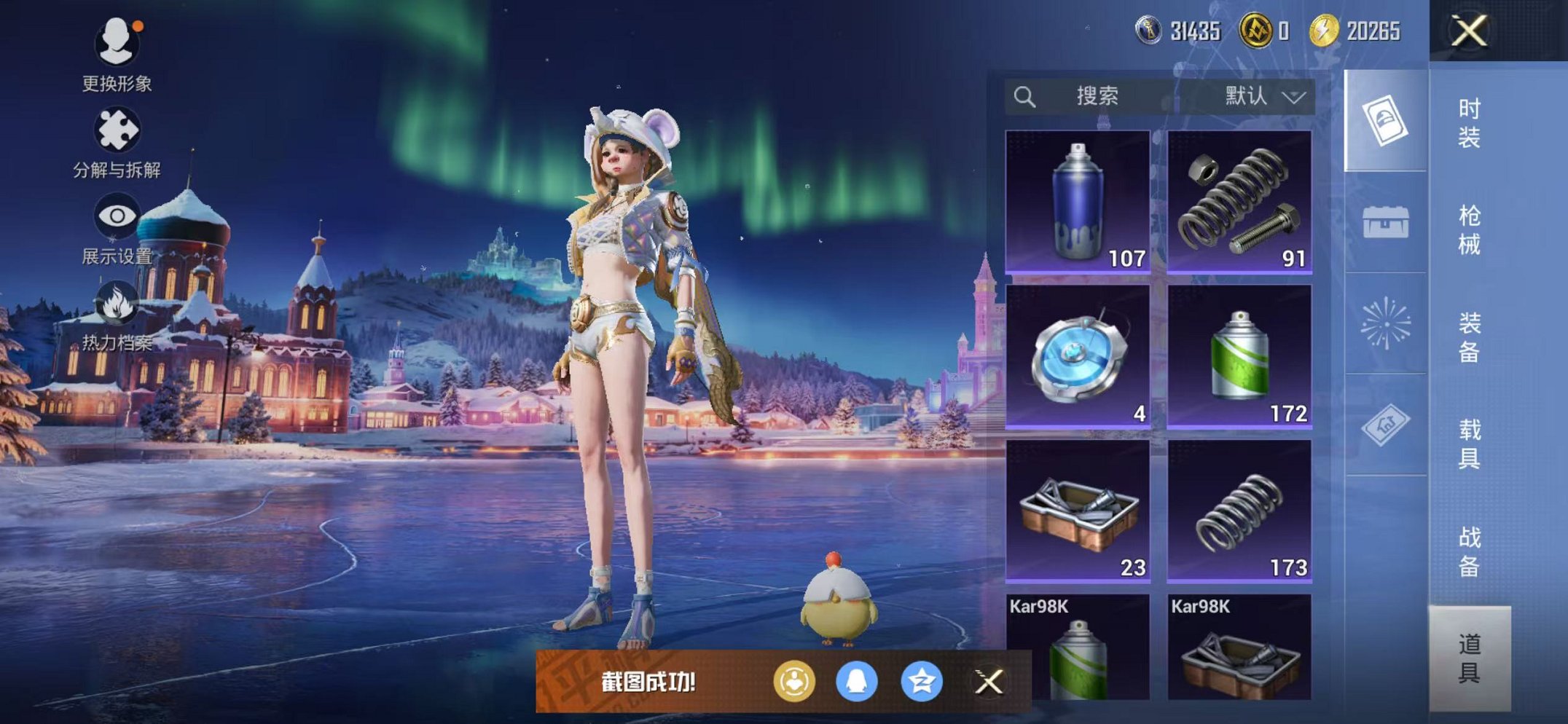1568x724 pixels.
Task: Switch to the 枪械 firearms tab
Action: (x=1469, y=230)
